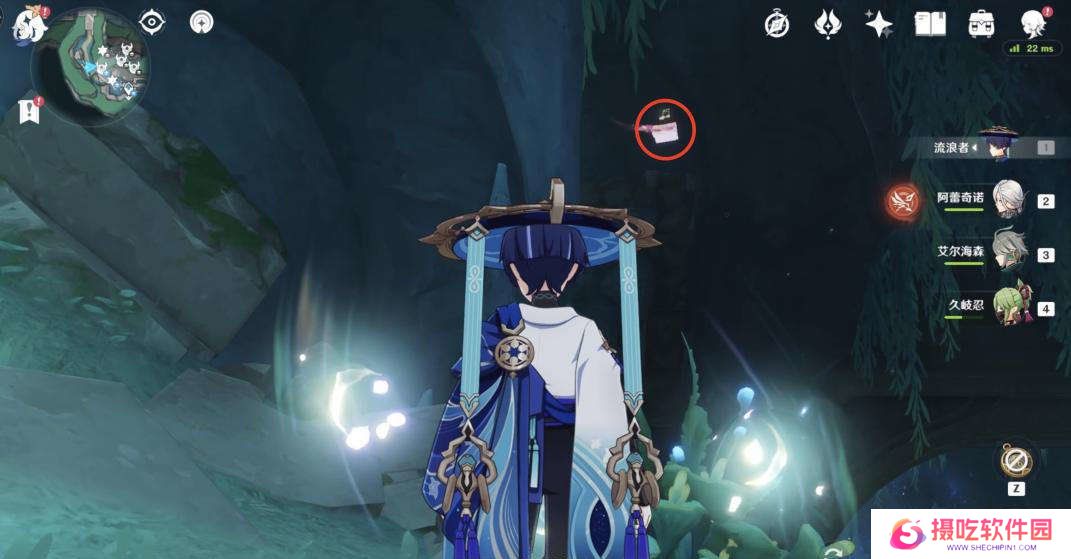Open the Wish star icon
The width and height of the screenshot is (1071, 559).
pos(879,24)
